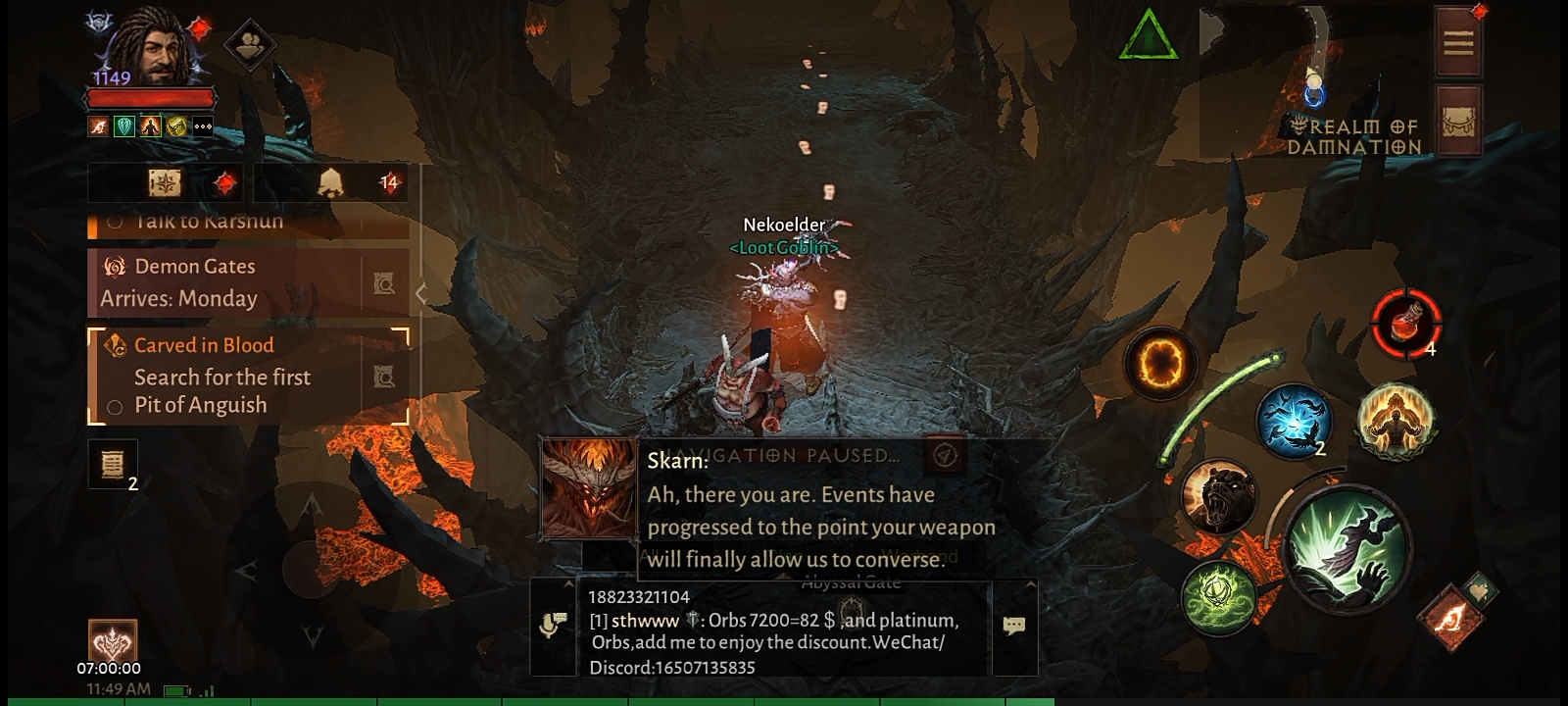The height and width of the screenshot is (706, 1568).
Task: Toggle the voice chat microphone button
Action: coord(553,626)
